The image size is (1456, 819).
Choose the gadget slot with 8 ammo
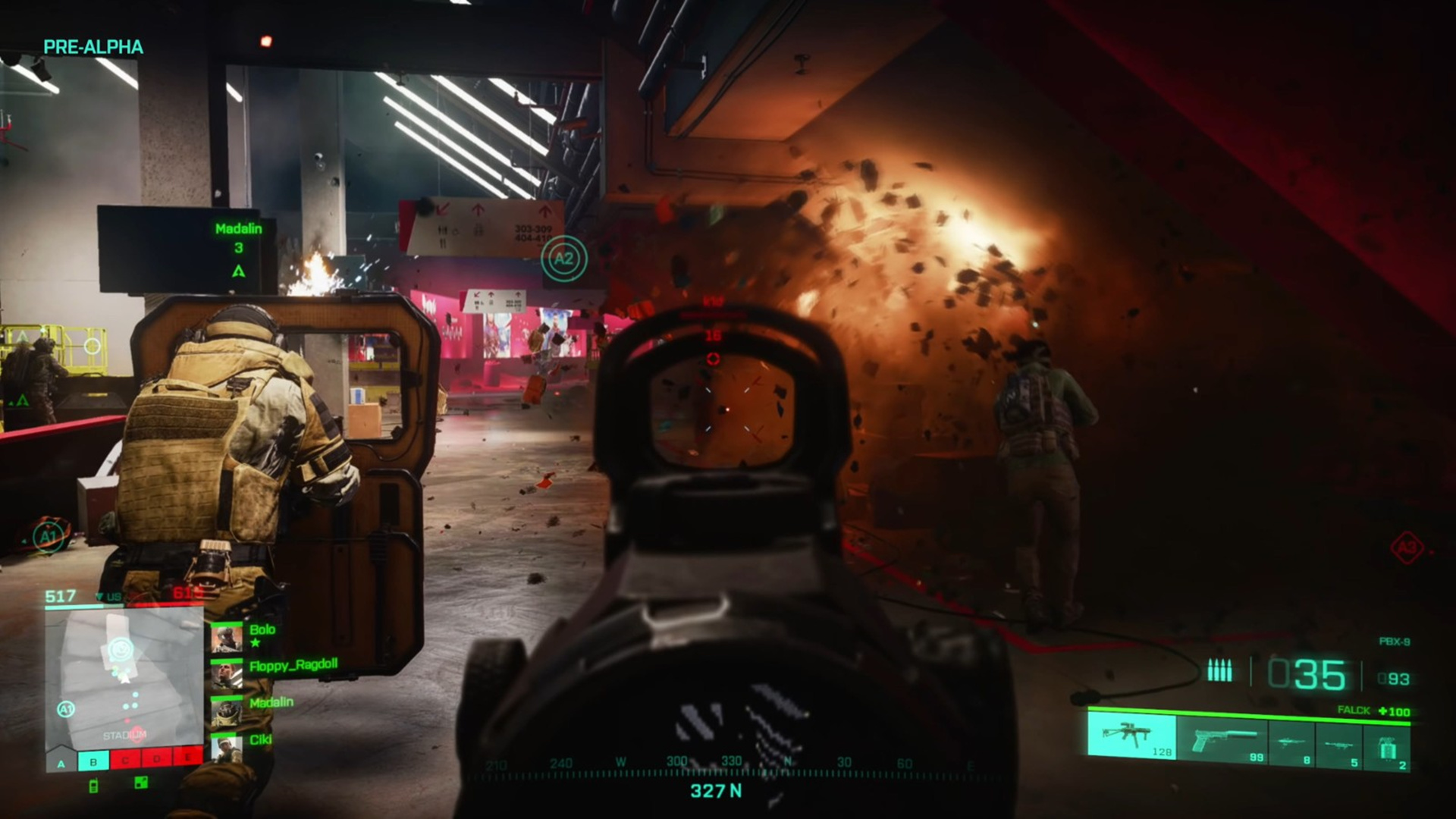click(1291, 746)
